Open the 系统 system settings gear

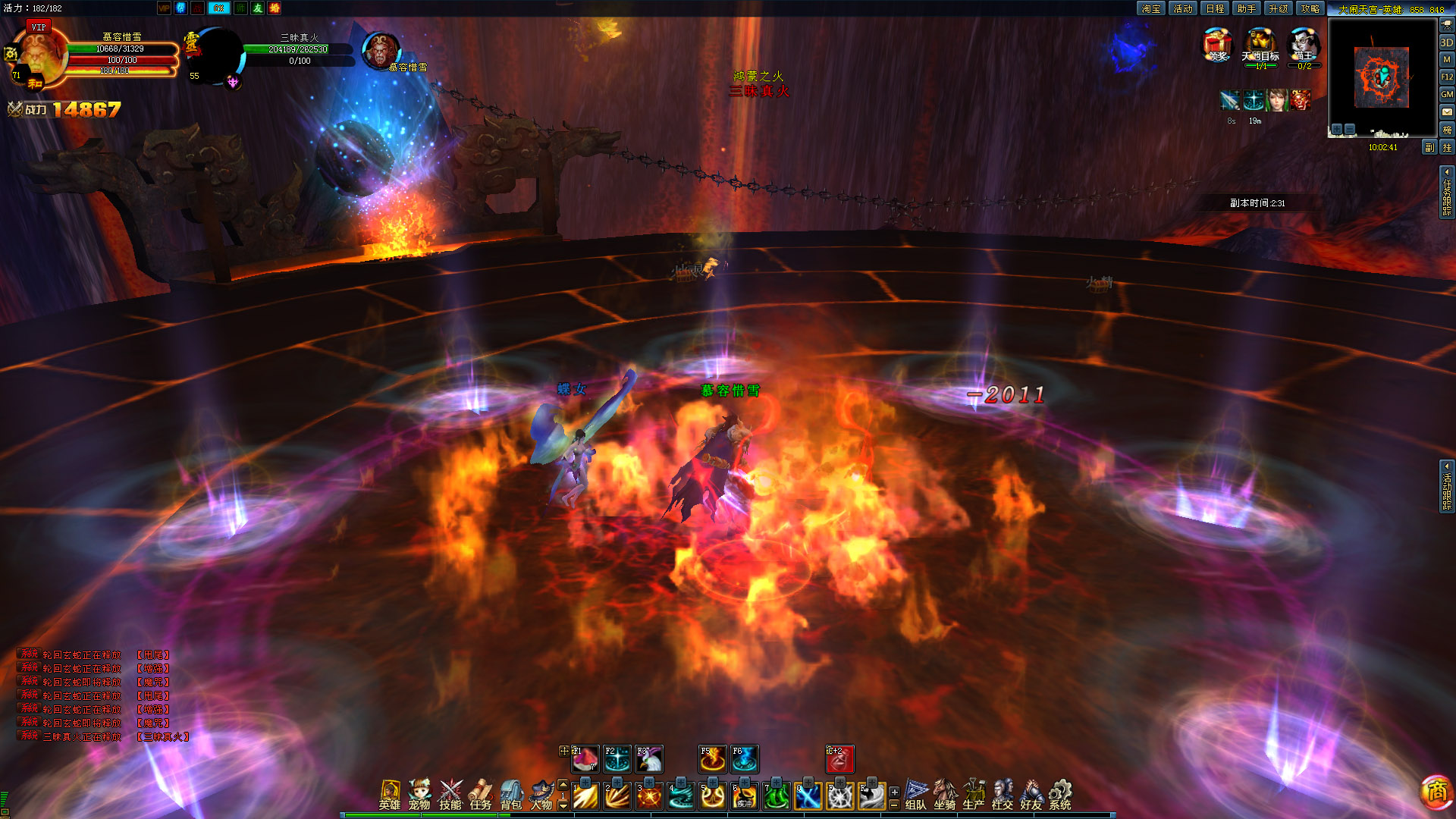1060,794
